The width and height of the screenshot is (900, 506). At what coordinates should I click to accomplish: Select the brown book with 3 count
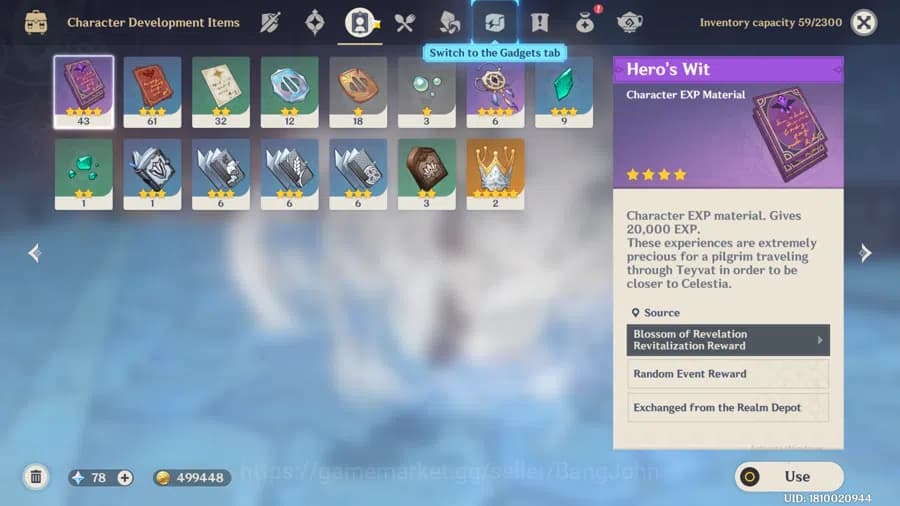[427, 174]
